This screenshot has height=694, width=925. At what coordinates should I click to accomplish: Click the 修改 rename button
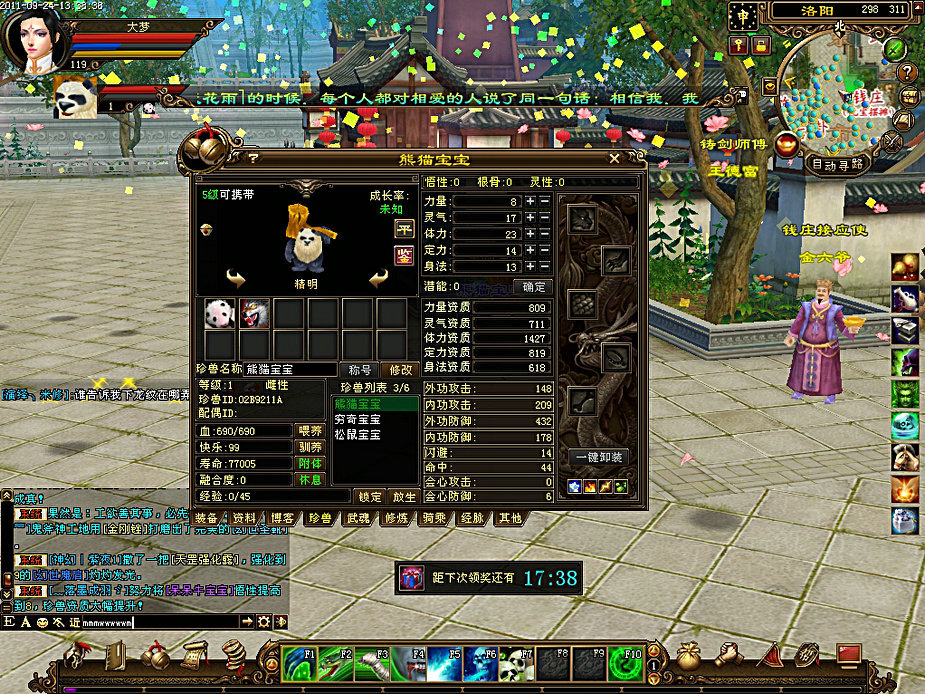pyautogui.click(x=399, y=369)
